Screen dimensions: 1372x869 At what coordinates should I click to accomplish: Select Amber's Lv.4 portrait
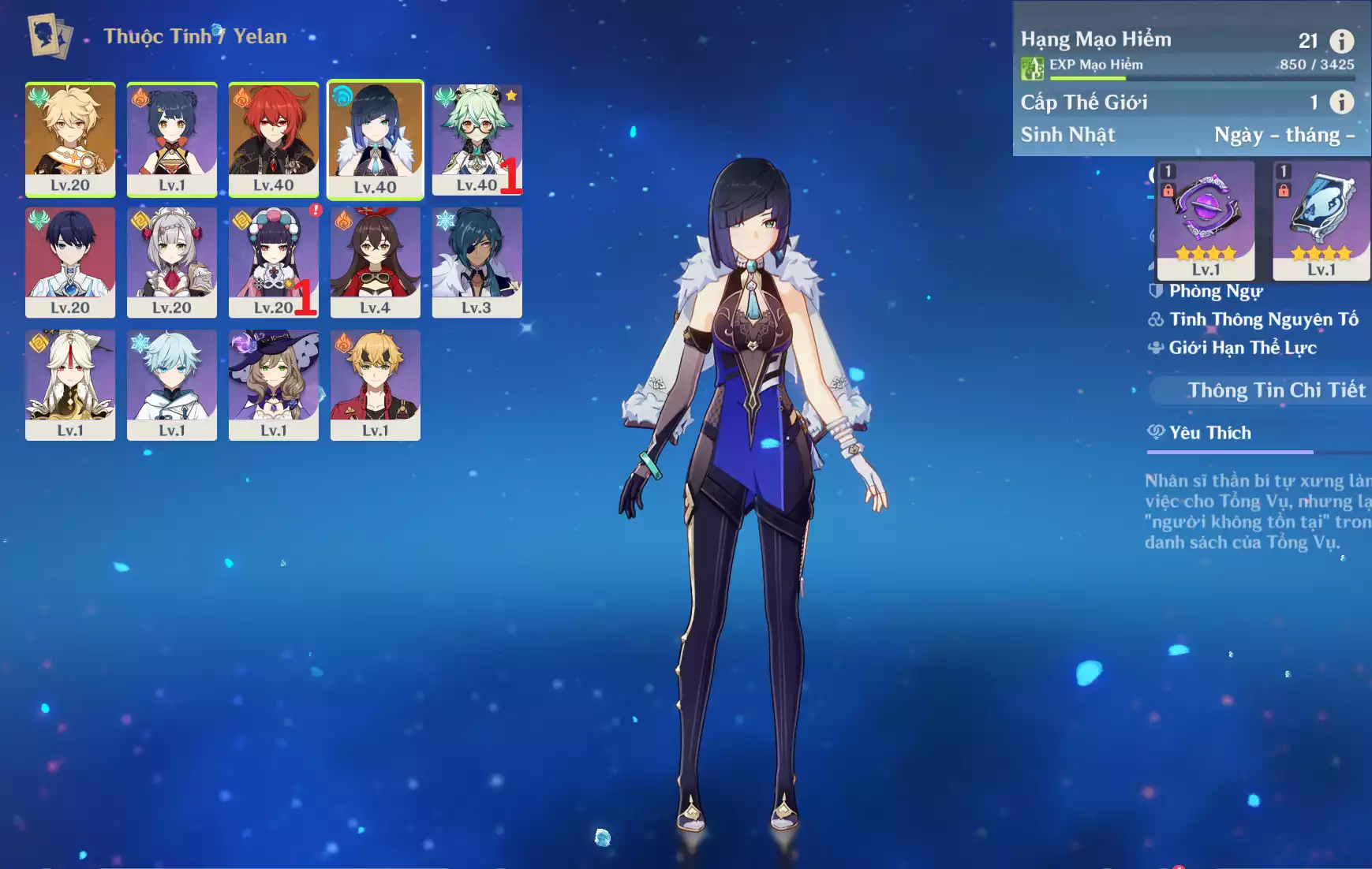376,262
